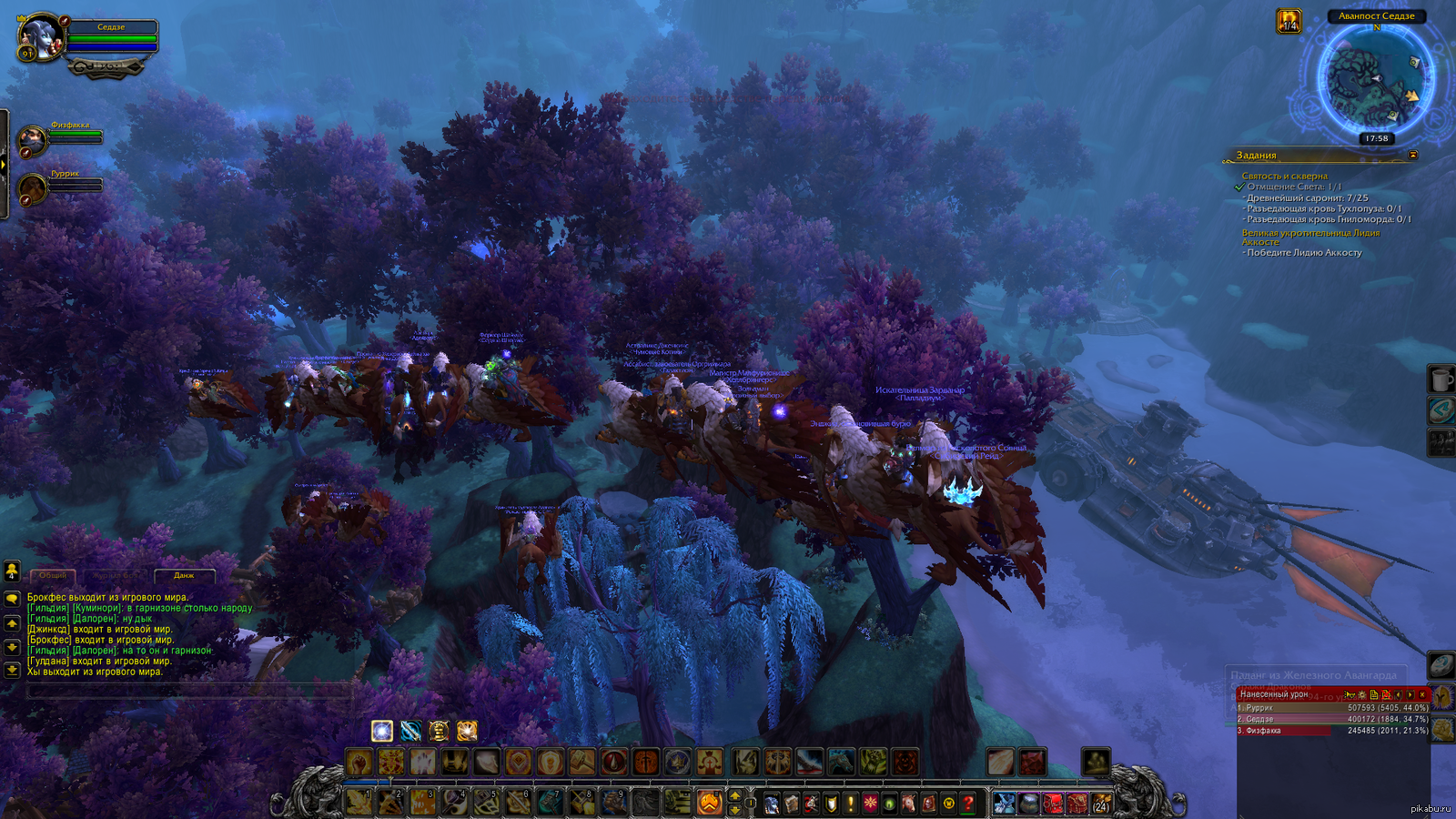Open the chat speech bubble menu
This screenshot has width=1456, height=819.
[x=12, y=599]
